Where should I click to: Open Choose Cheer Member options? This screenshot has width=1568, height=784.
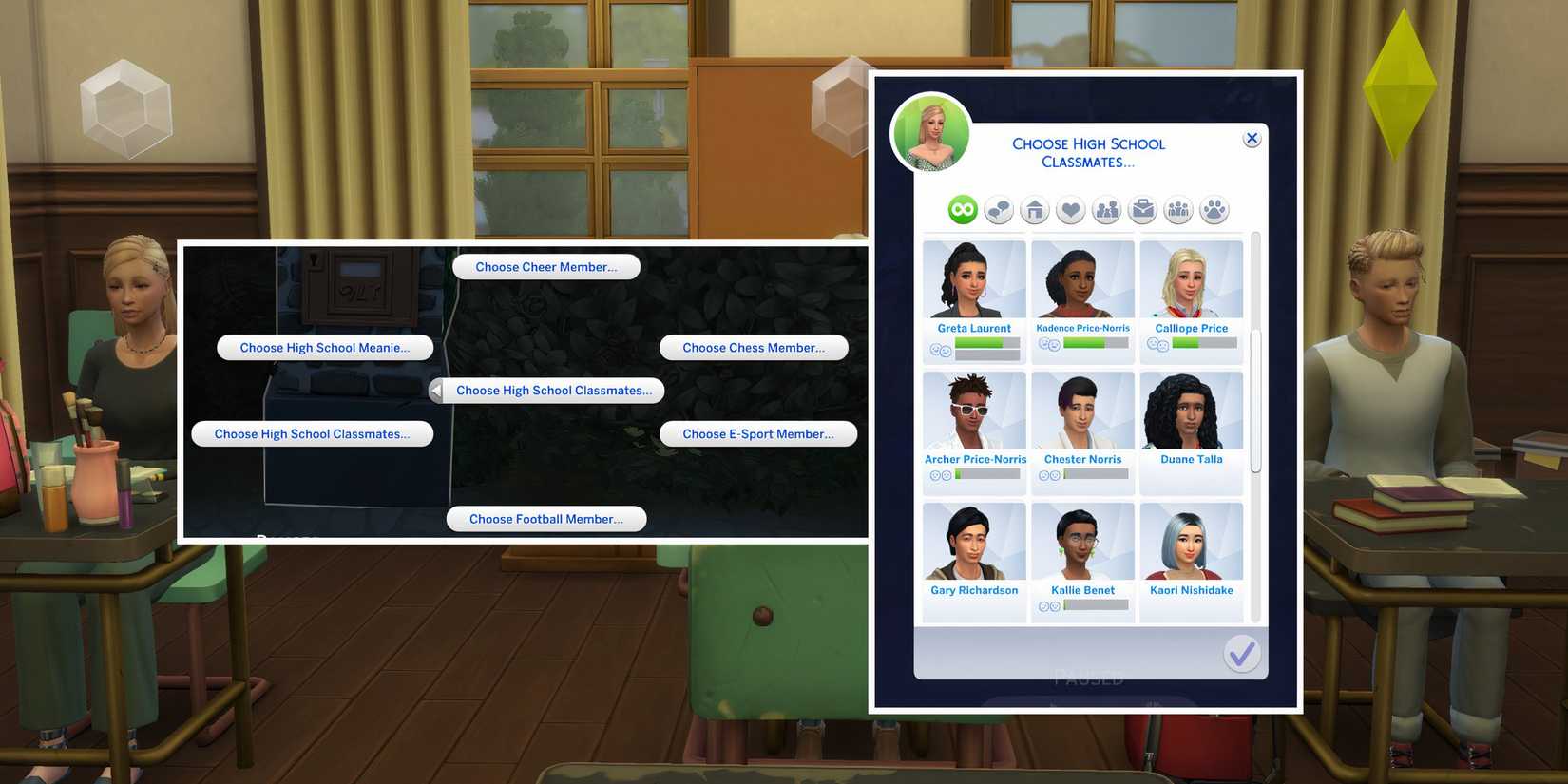[545, 266]
